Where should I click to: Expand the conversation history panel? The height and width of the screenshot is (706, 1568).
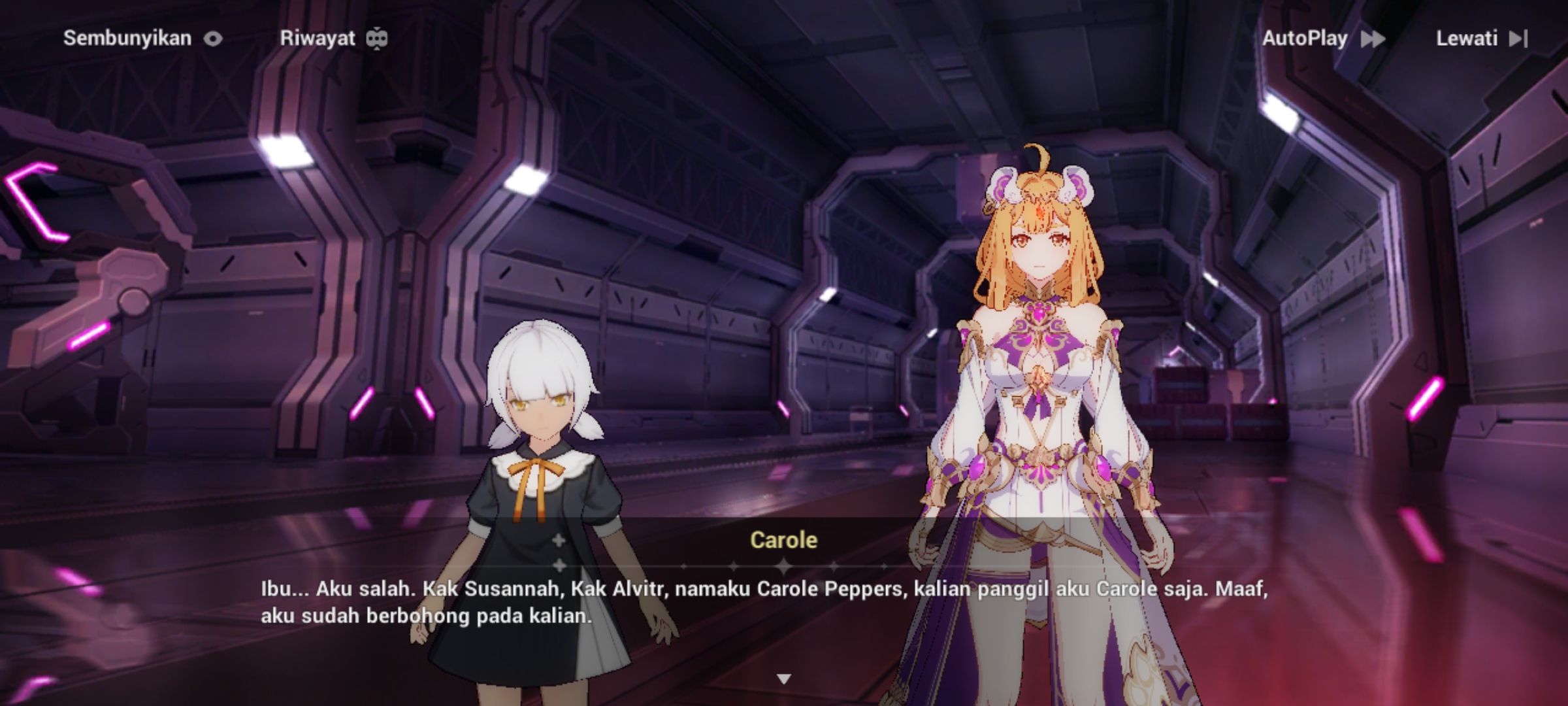tap(318, 37)
